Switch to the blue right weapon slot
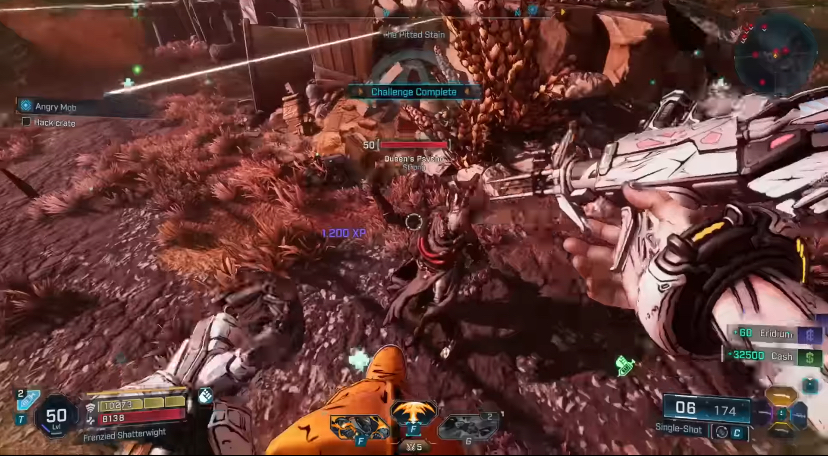The height and width of the screenshot is (456, 828). pyautogui.click(x=800, y=413)
